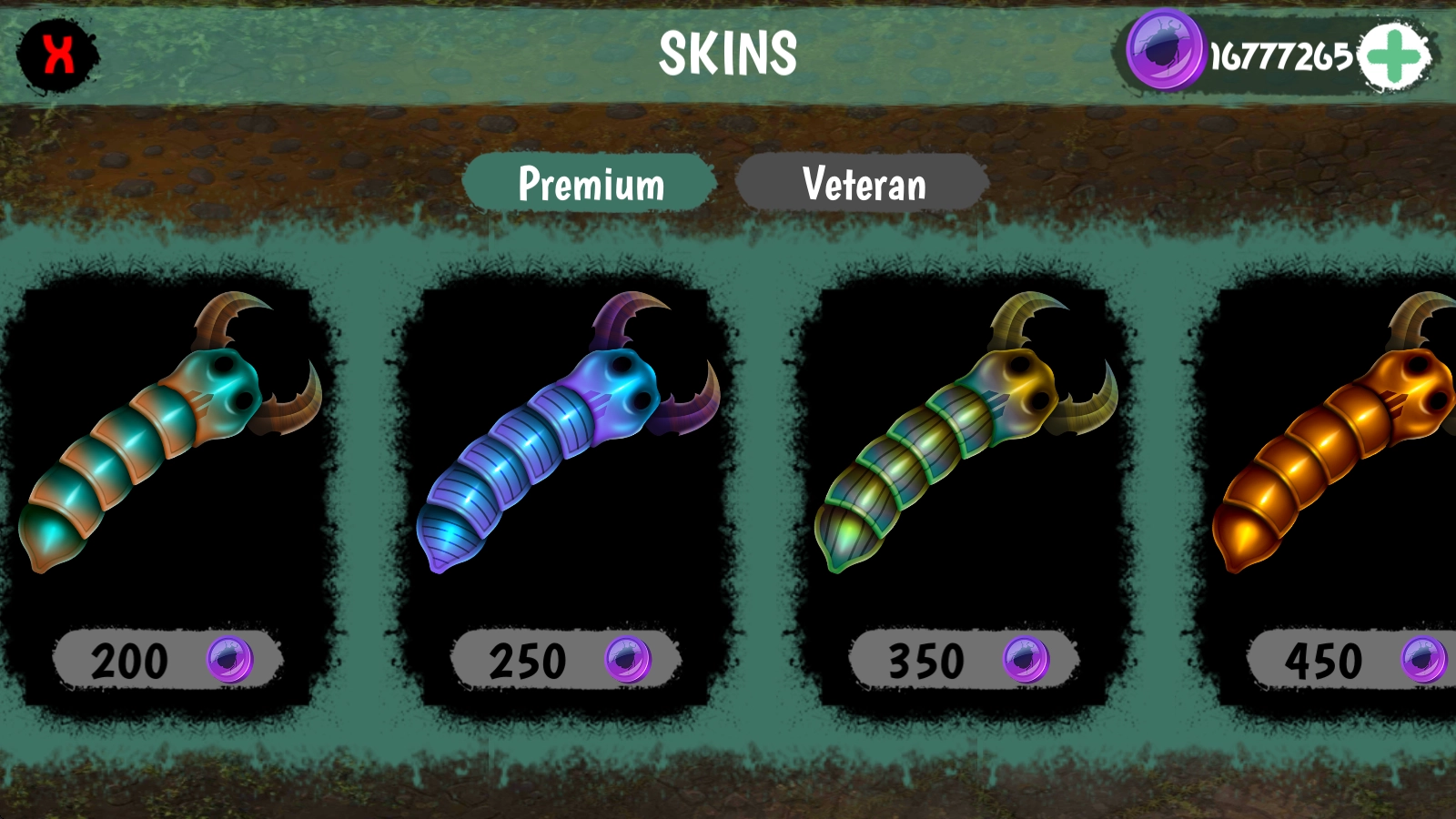Buy the 350 price skin
The image size is (1456, 819).
[965, 660]
